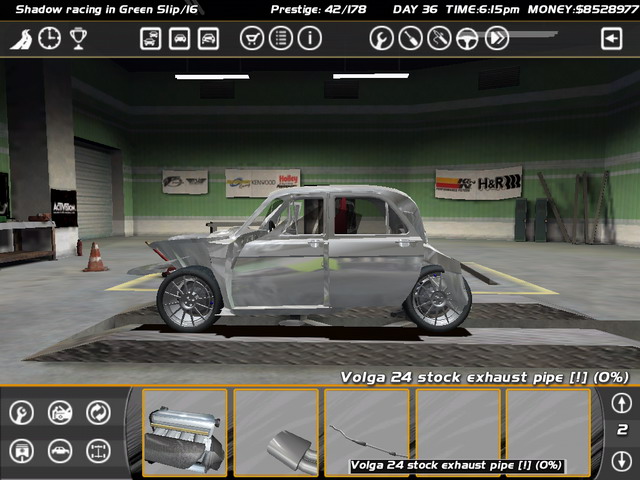The image size is (640, 480).
Task: Click the double-arrow fast forward icon
Action: [497, 39]
